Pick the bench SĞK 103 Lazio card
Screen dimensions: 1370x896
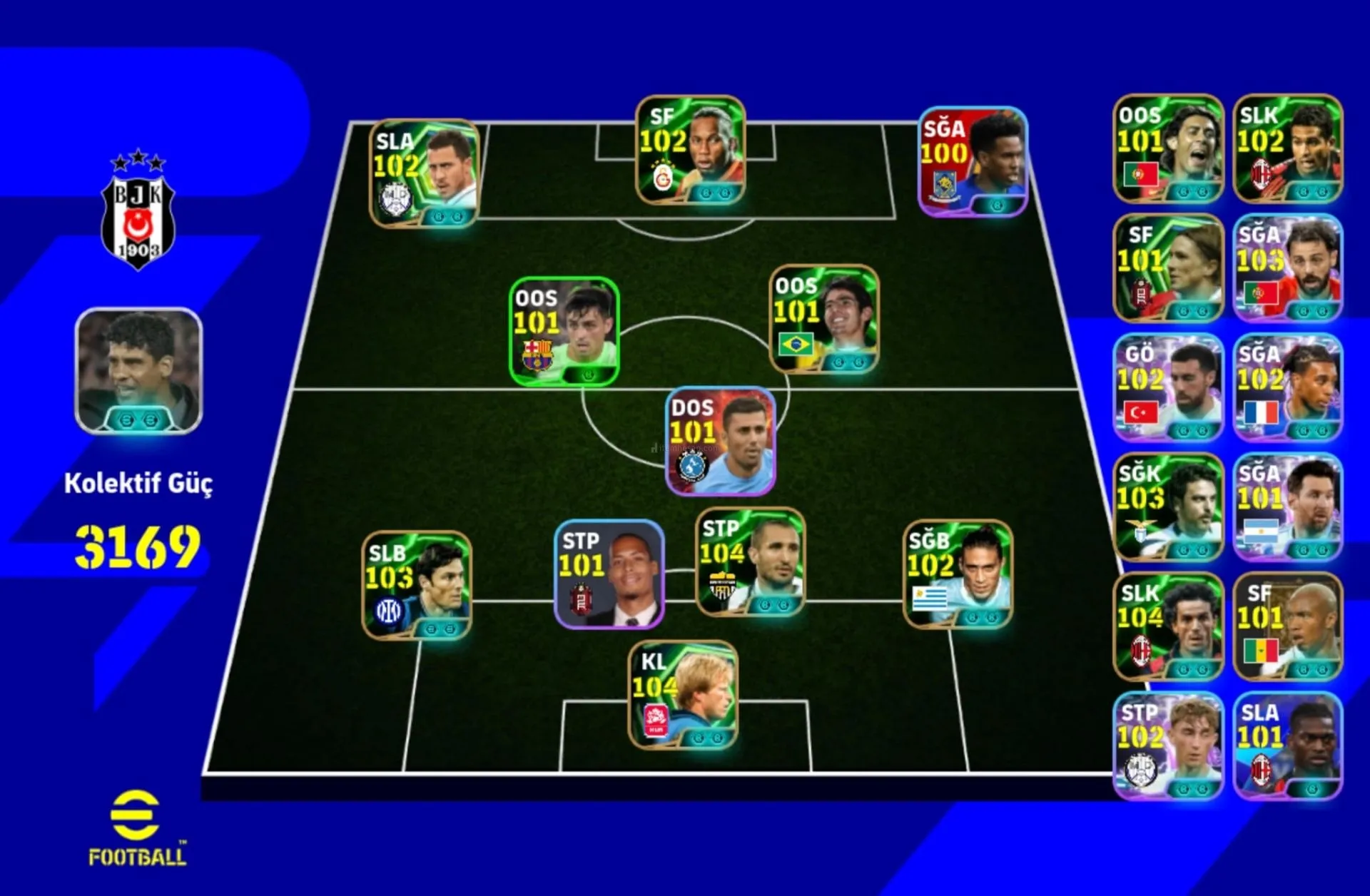tap(1168, 507)
